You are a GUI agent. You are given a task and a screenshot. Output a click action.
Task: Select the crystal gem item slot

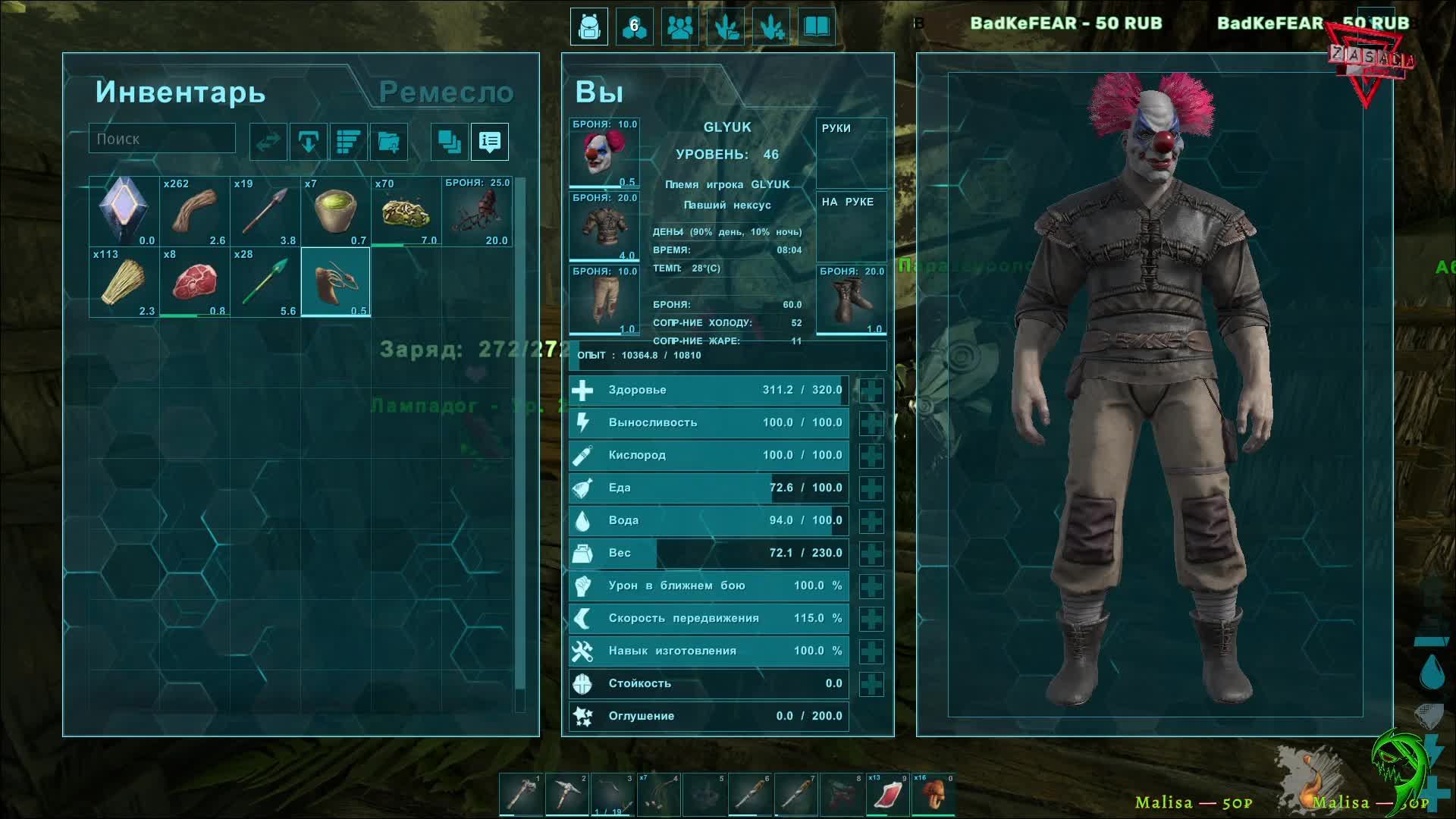click(124, 212)
